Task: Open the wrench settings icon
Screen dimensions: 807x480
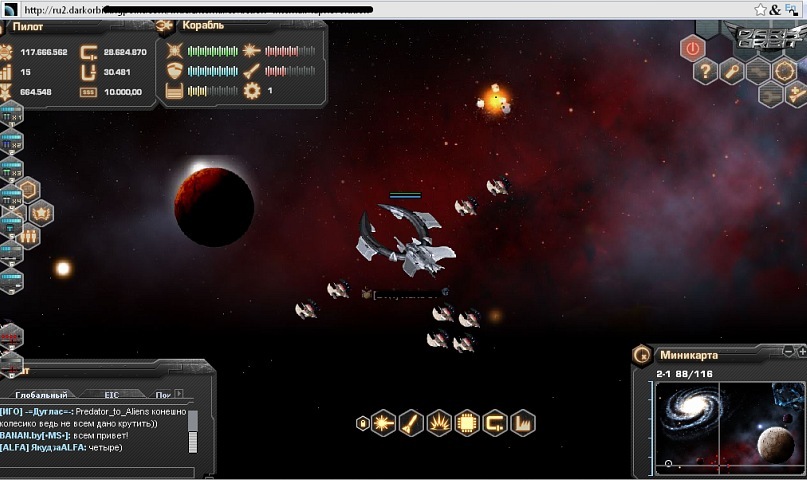Action: click(x=733, y=71)
